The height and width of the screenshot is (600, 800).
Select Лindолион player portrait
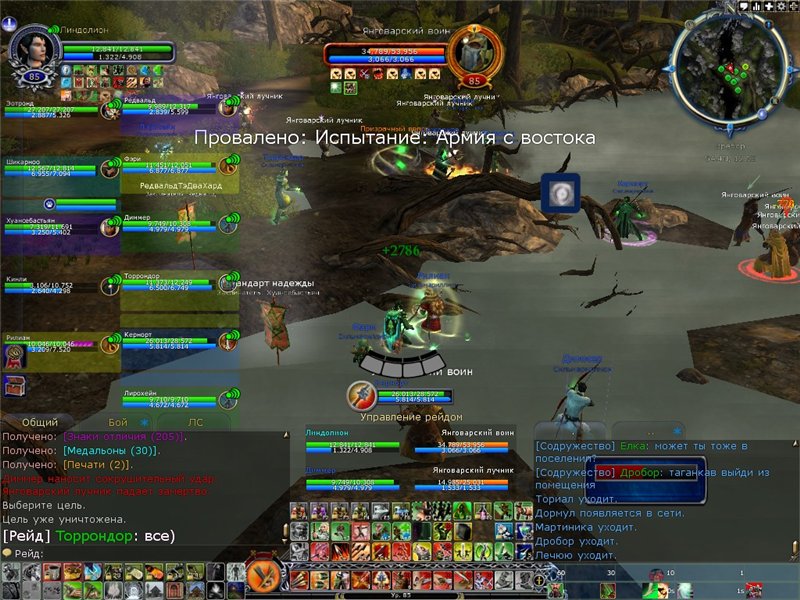point(31,49)
